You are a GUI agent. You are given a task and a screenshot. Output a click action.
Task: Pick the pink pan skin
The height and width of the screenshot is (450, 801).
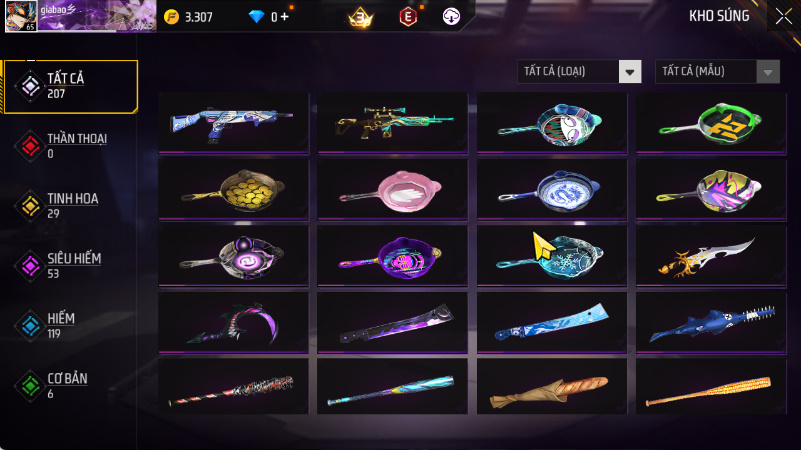pos(393,187)
